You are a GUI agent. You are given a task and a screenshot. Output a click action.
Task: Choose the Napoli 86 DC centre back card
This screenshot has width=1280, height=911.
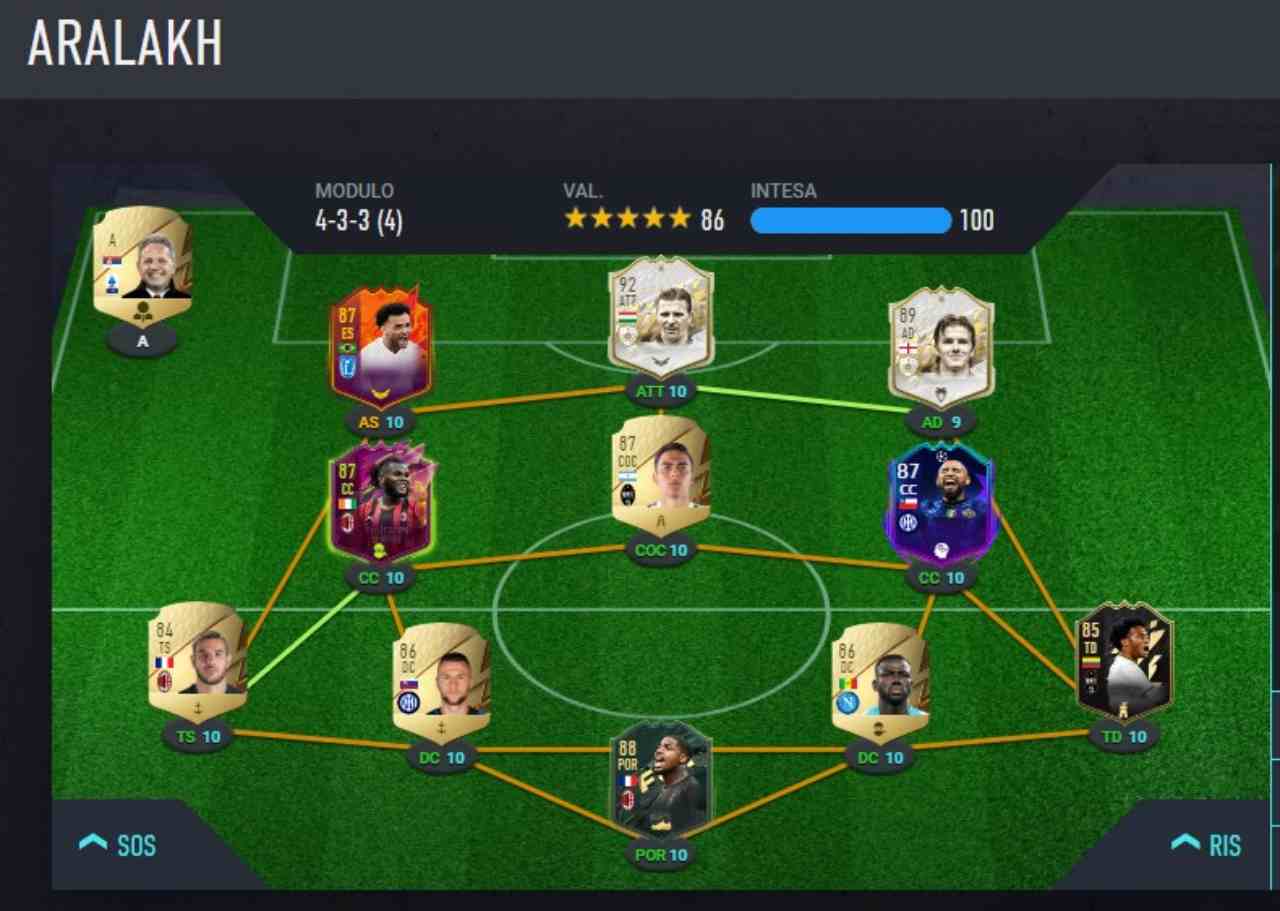[x=880, y=682]
